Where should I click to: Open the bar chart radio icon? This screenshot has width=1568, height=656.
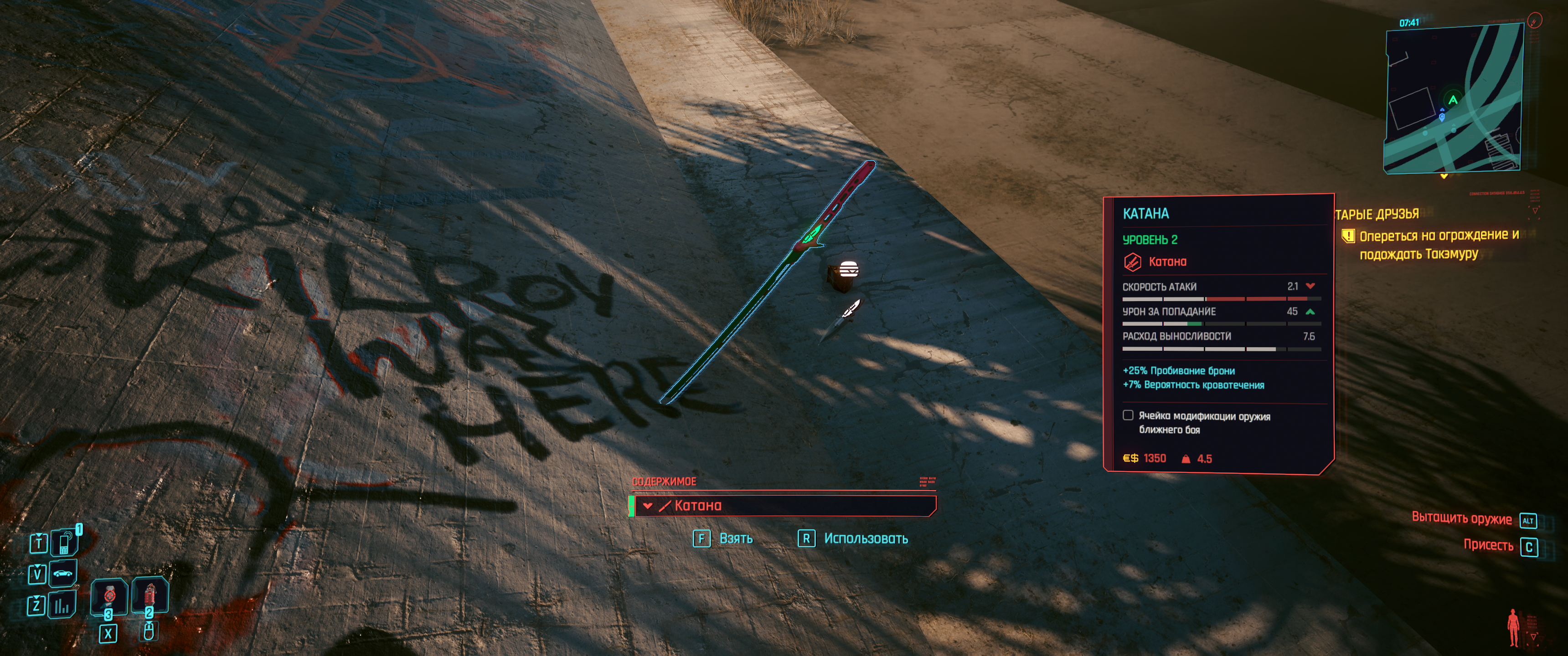(62, 605)
